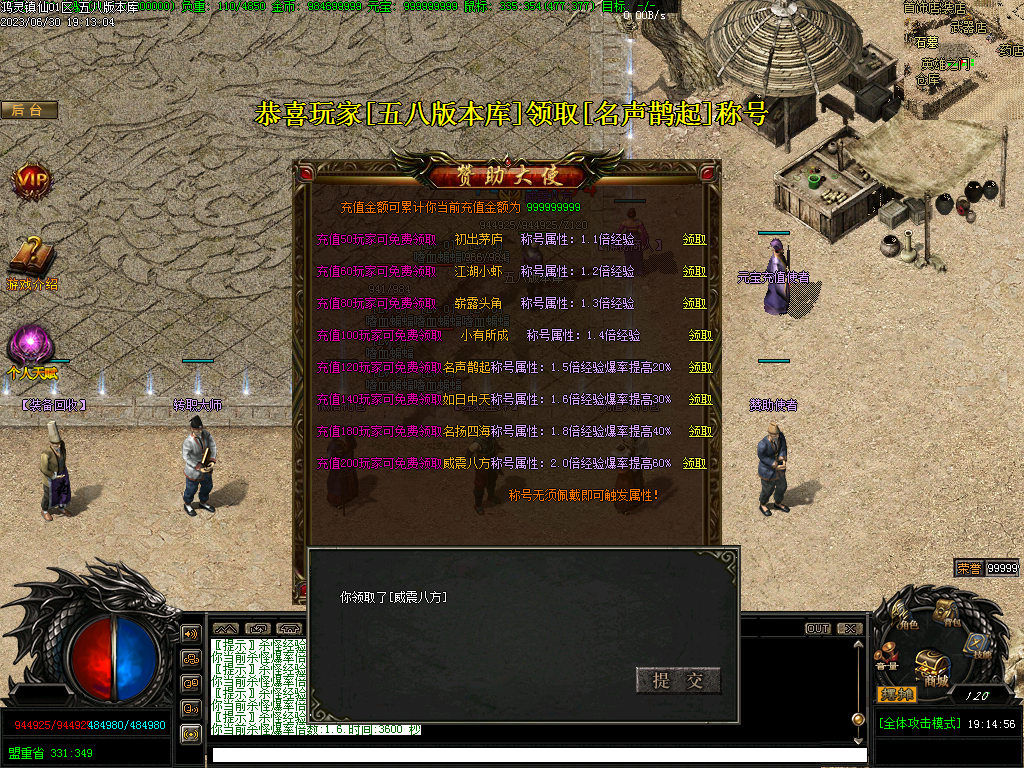Open the 技能 skills book
Image resolution: width=1024 pixels, height=768 pixels.
[x=976, y=644]
